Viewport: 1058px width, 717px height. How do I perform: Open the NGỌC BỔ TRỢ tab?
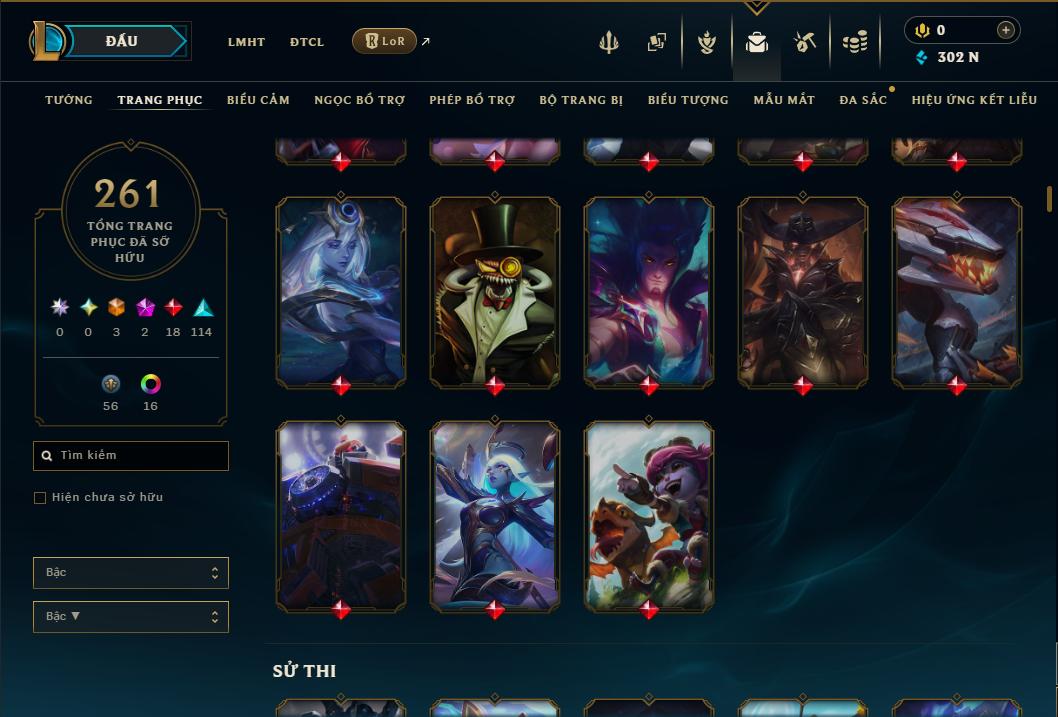coord(359,100)
